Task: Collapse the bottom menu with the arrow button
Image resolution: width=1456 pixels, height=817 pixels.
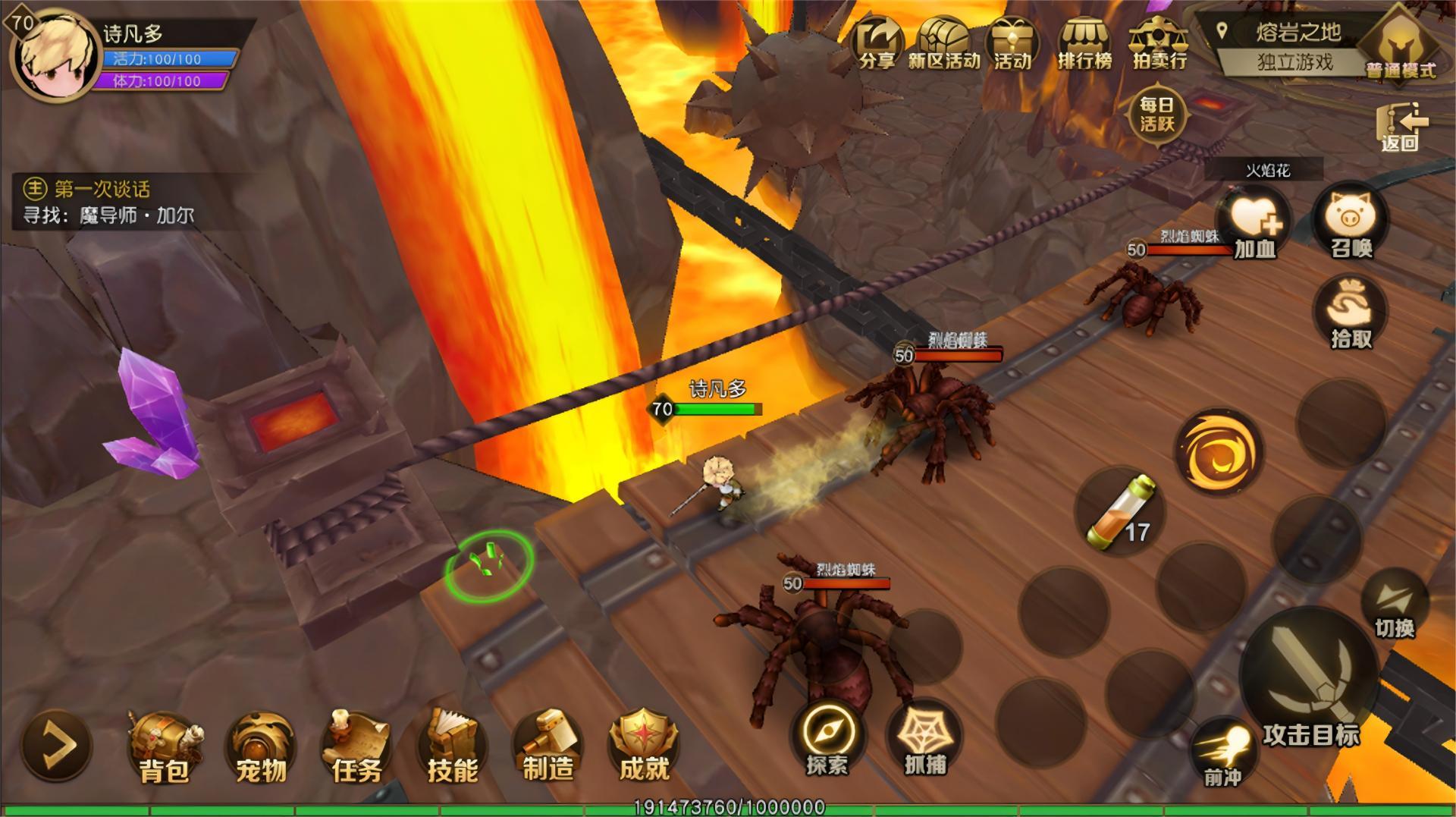Action: [58, 745]
